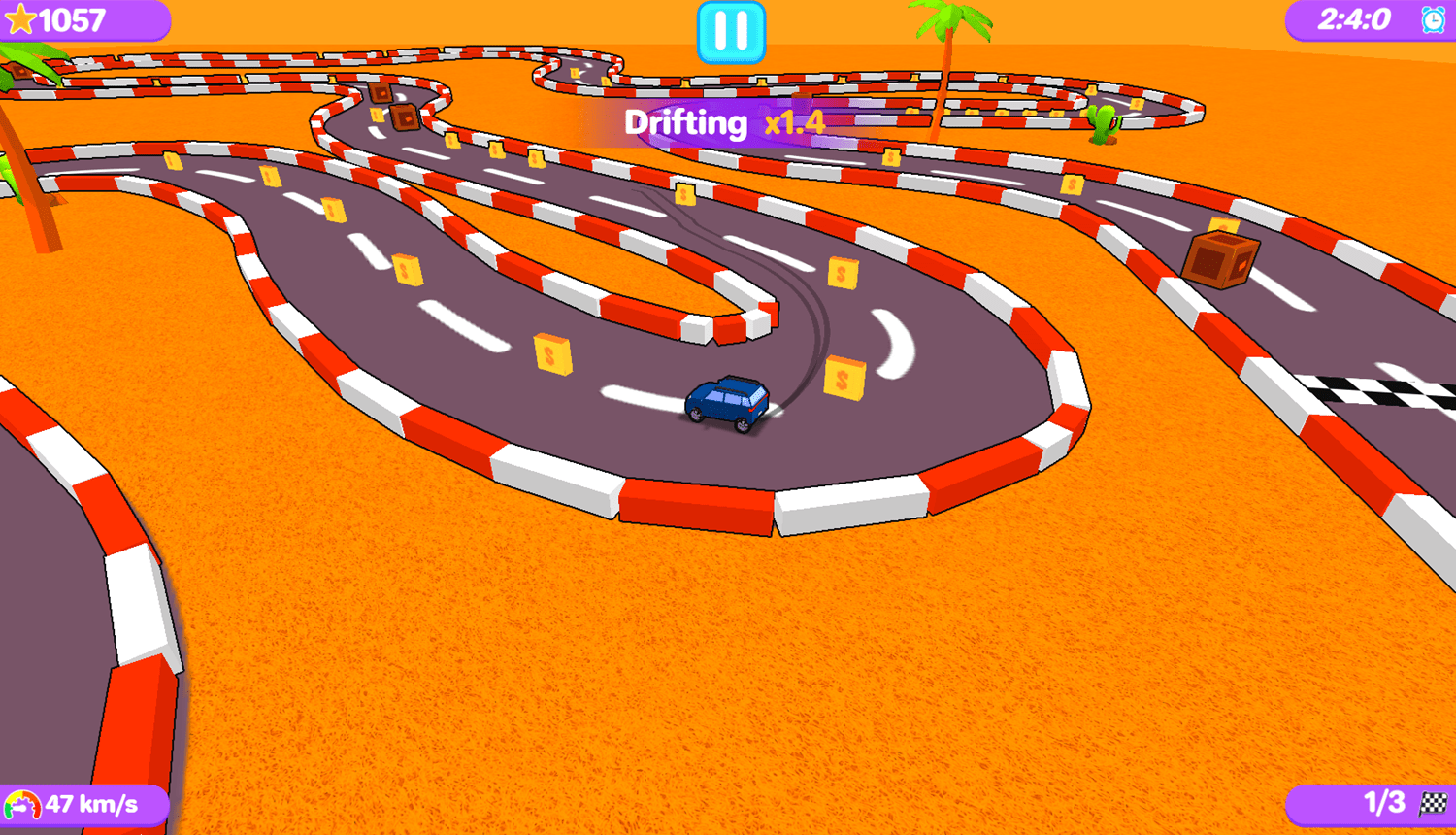Select the yellow star score icon
This screenshot has width=1456, height=835.
(22, 18)
